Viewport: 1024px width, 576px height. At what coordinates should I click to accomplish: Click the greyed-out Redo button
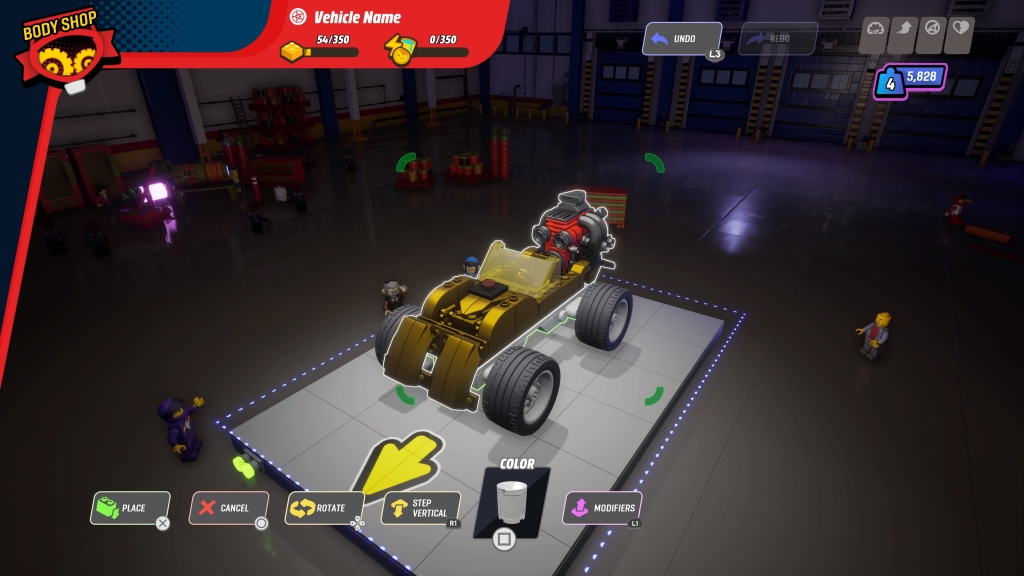[x=778, y=39]
